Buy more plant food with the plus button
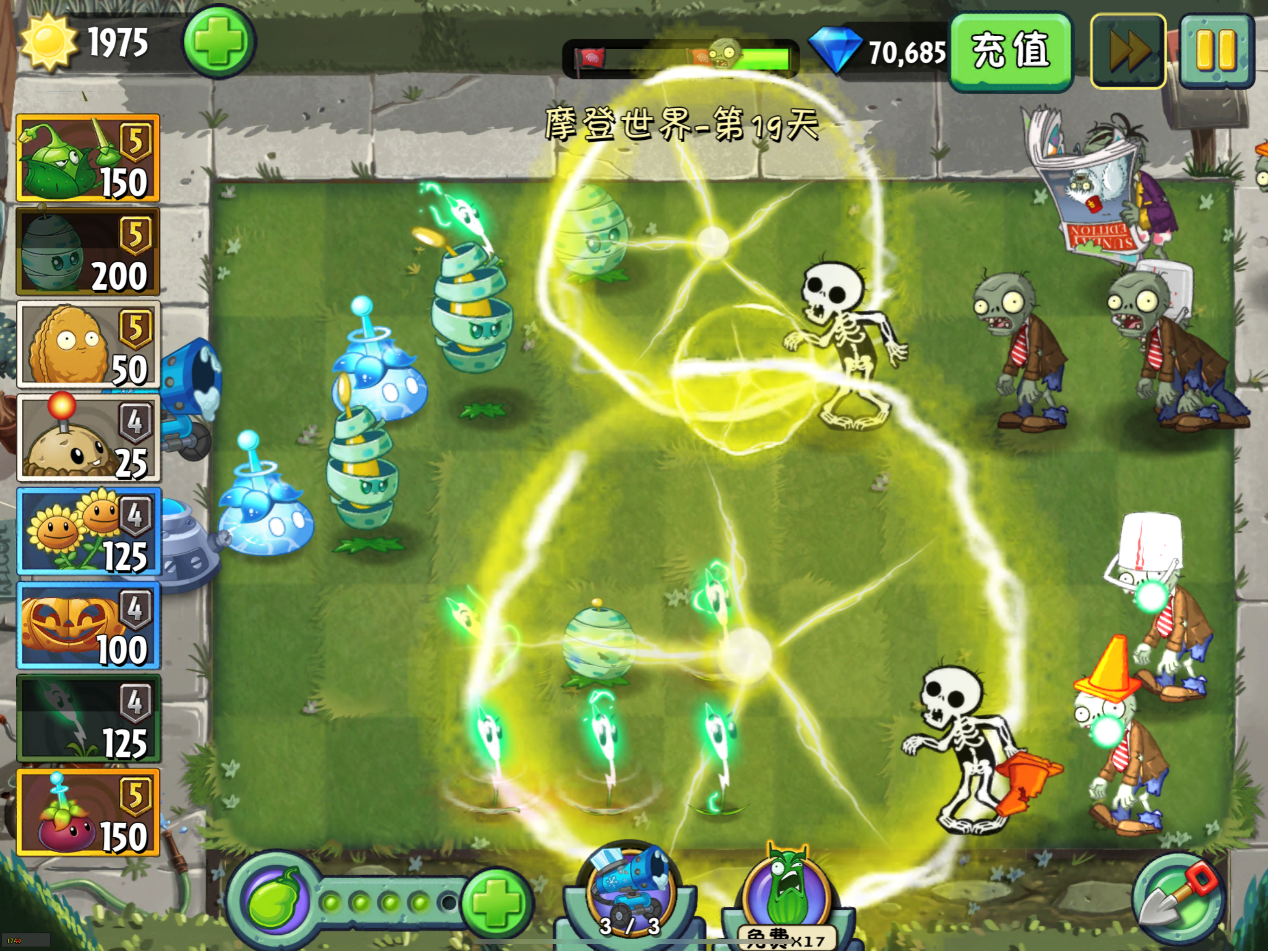The height and width of the screenshot is (951, 1268). pyautogui.click(x=496, y=900)
